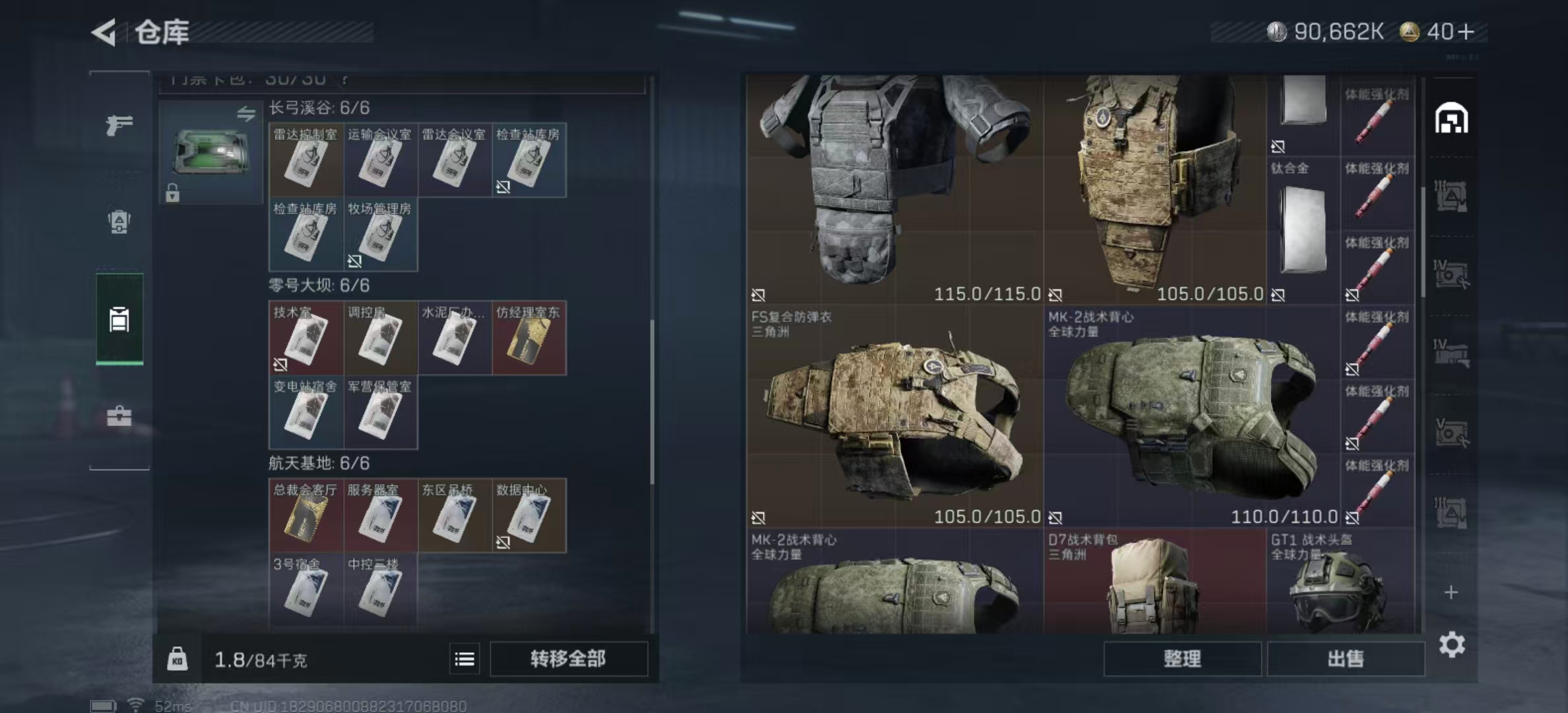Open the 出售 sell button
Image resolution: width=1568 pixels, height=713 pixels.
pyautogui.click(x=1346, y=659)
